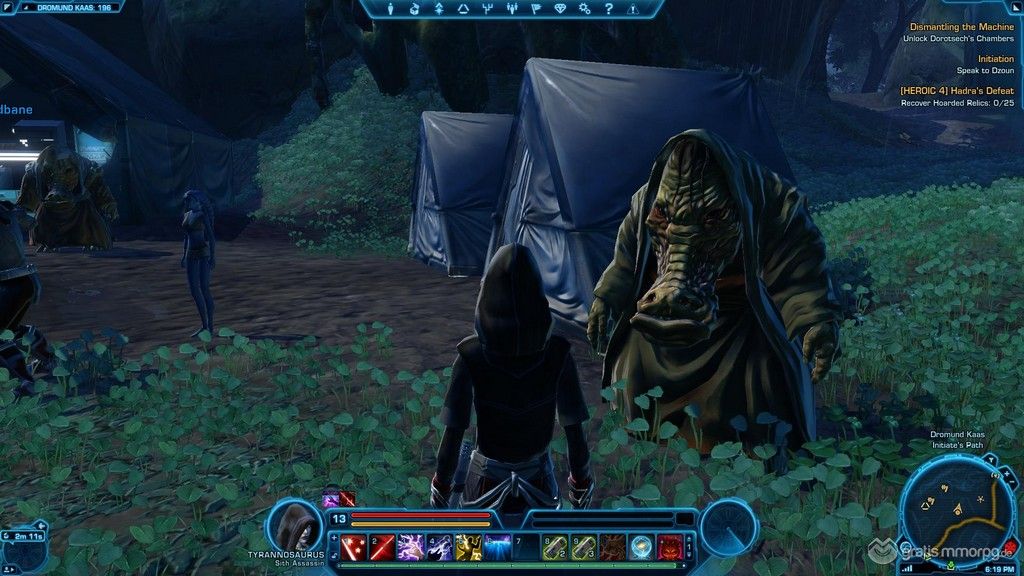Open the flag icon in top menu
The image size is (1024, 576).
(x=536, y=9)
